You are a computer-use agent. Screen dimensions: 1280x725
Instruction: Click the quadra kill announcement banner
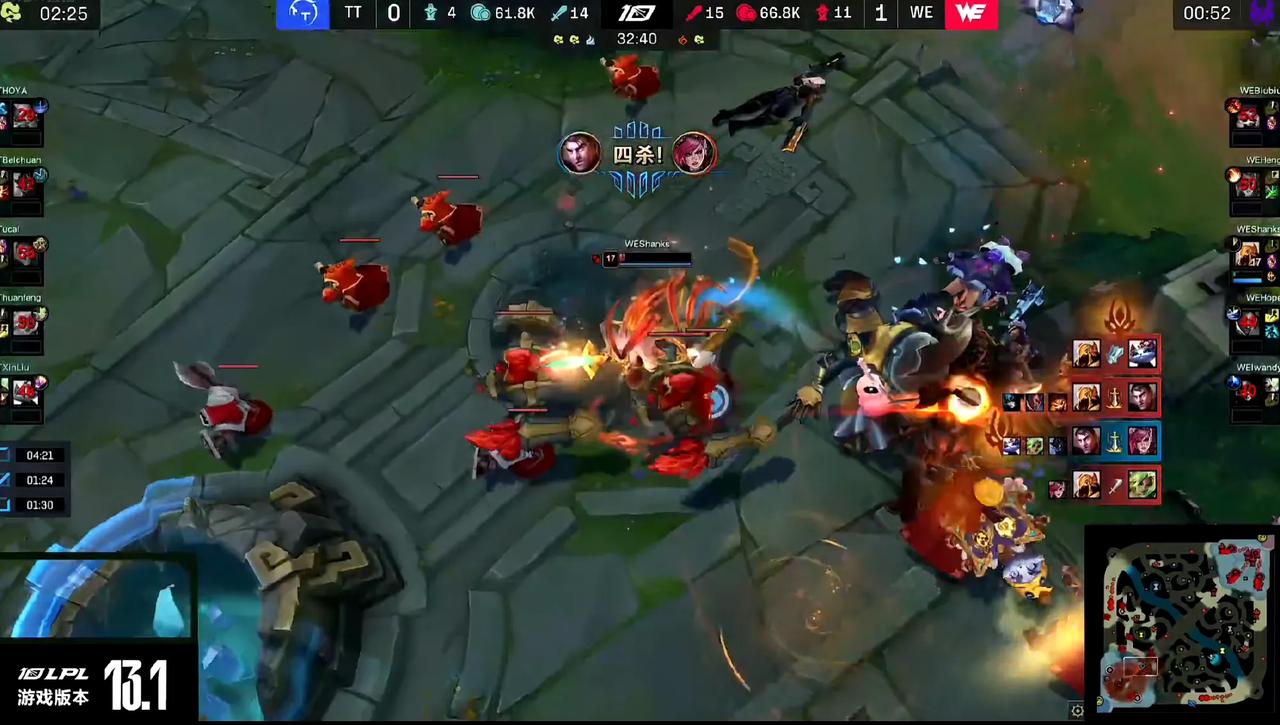tap(638, 156)
